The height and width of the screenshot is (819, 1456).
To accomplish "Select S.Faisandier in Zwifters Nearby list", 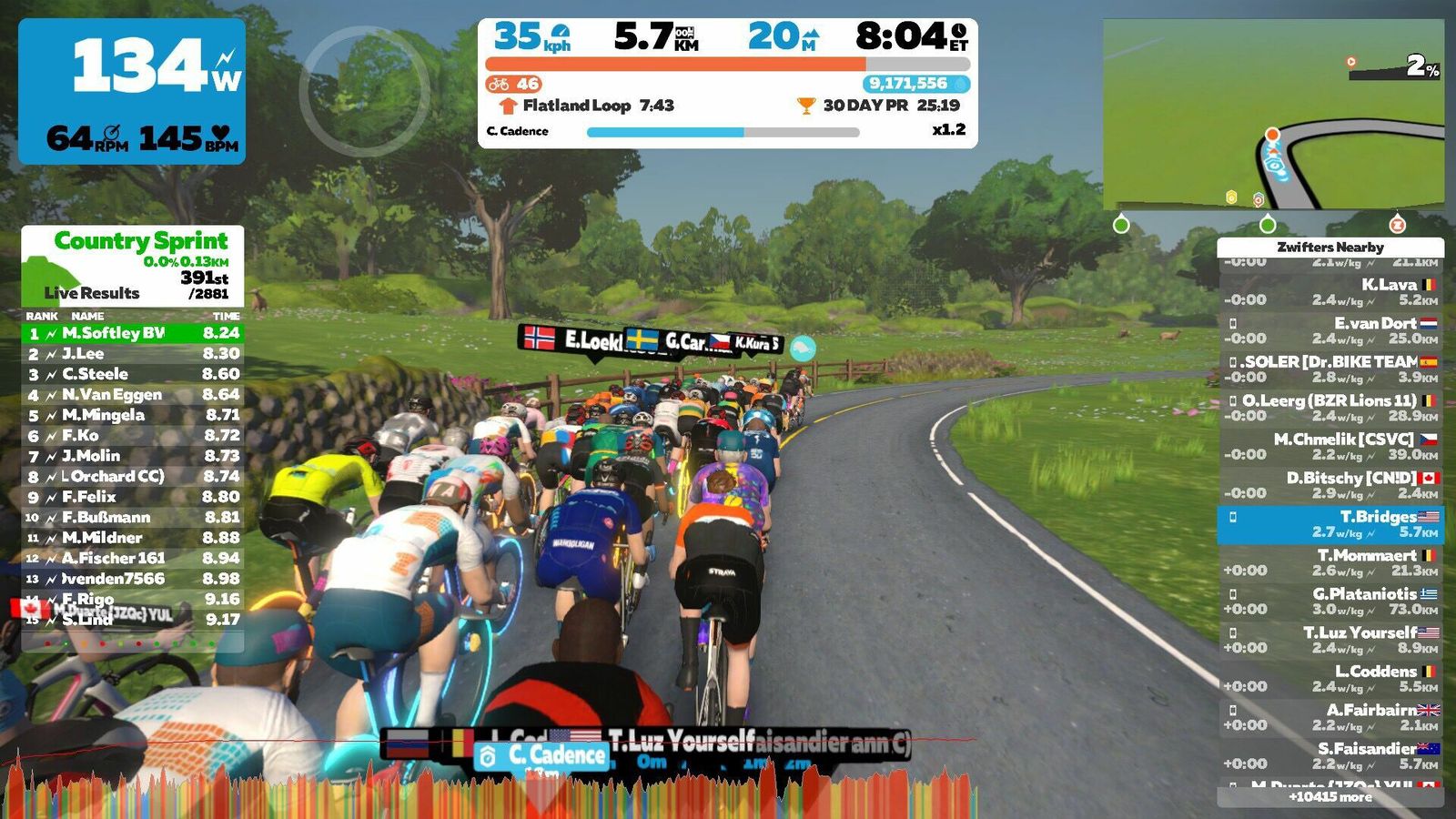I will (1330, 755).
